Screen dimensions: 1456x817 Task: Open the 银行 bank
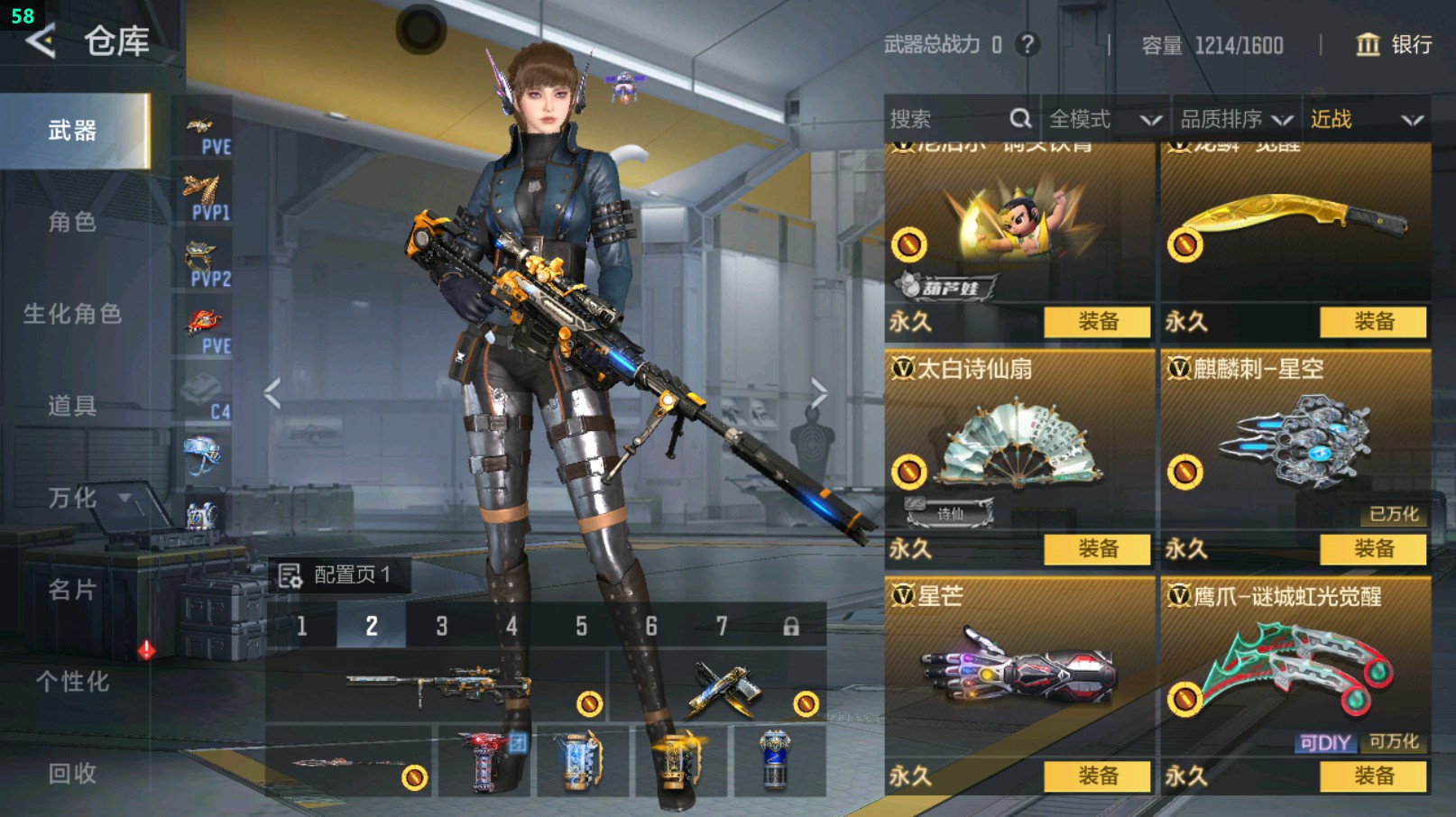click(1394, 44)
